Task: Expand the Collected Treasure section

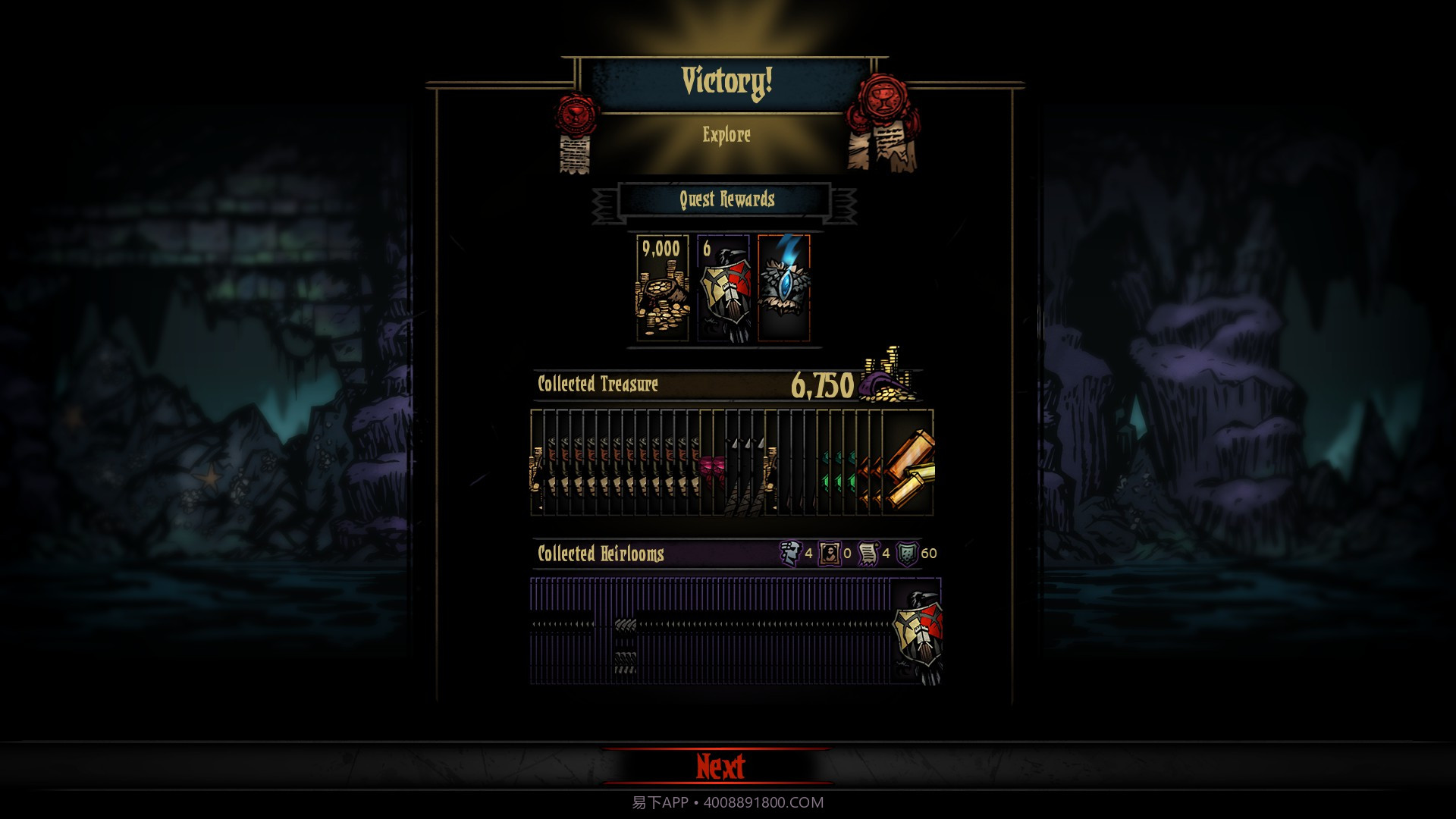Action: 599,384
